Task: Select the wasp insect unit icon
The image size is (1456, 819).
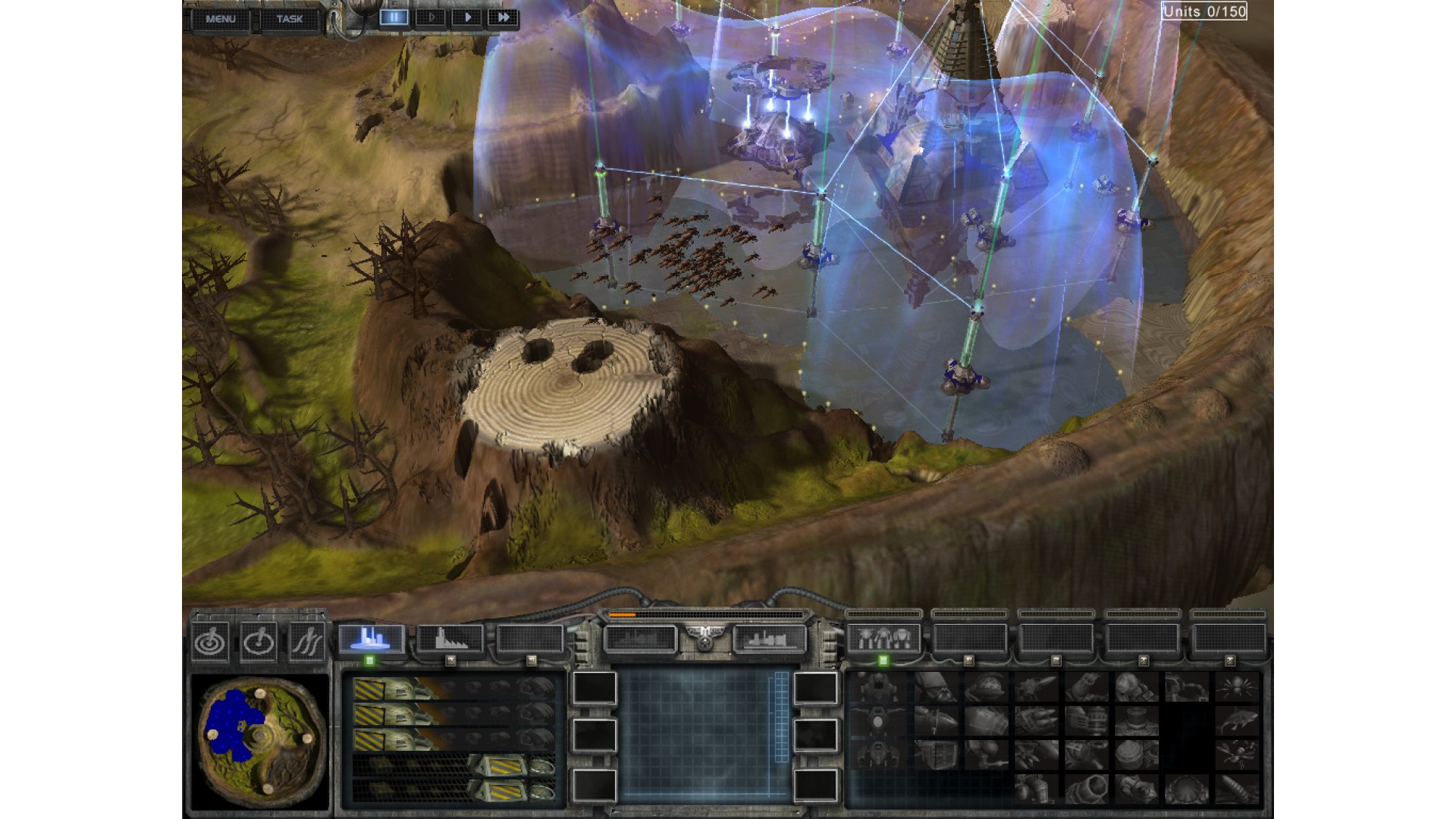Action: tap(1238, 755)
